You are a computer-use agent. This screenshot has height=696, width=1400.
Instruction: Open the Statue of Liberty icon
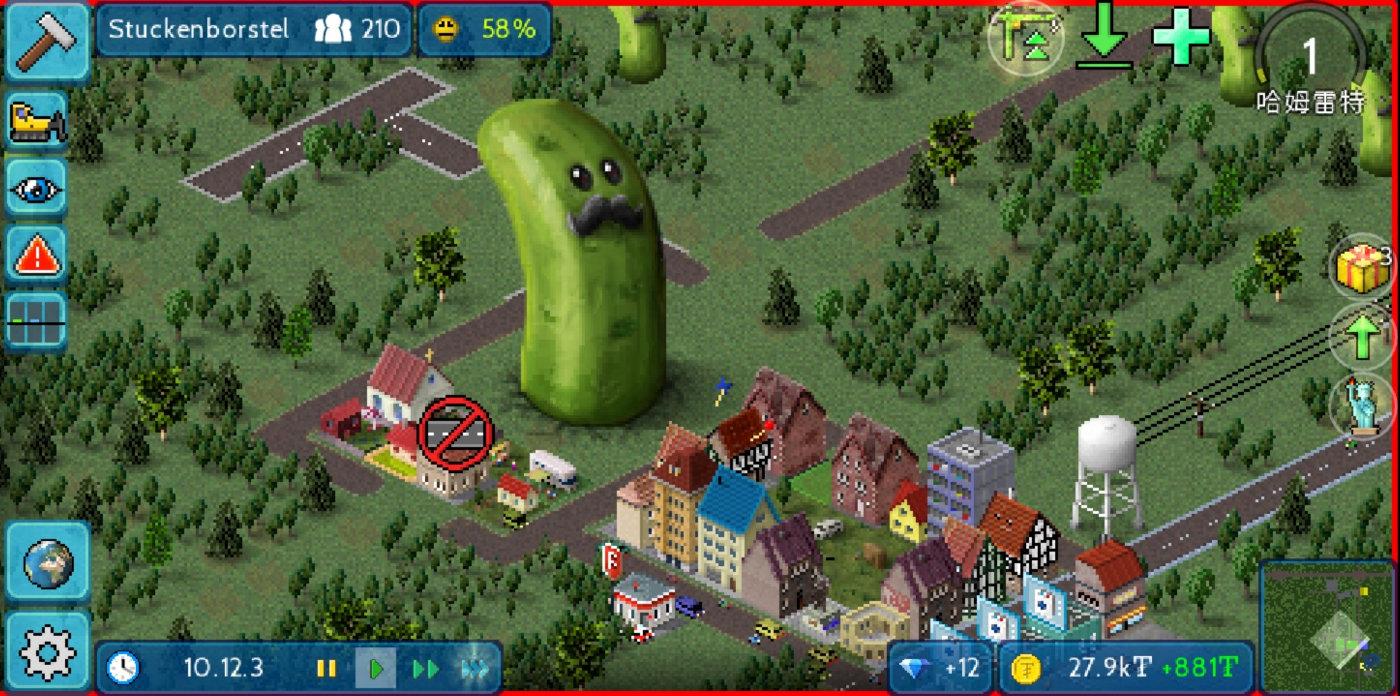click(1360, 405)
